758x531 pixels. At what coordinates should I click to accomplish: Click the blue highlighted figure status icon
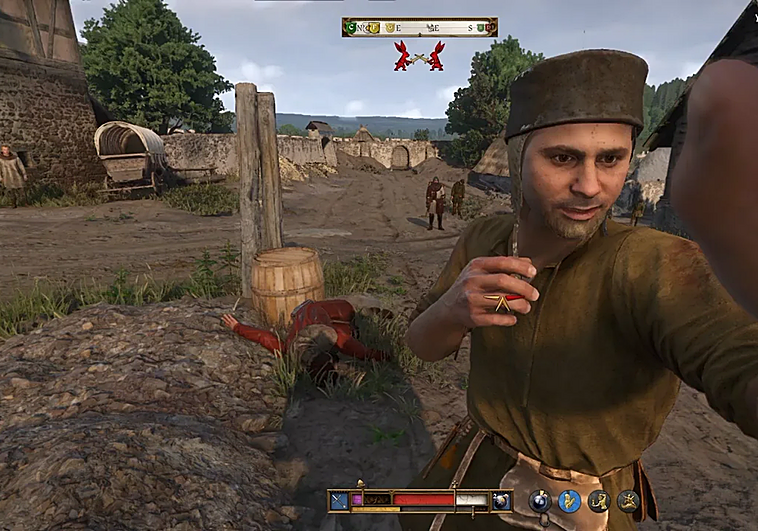(x=570, y=501)
